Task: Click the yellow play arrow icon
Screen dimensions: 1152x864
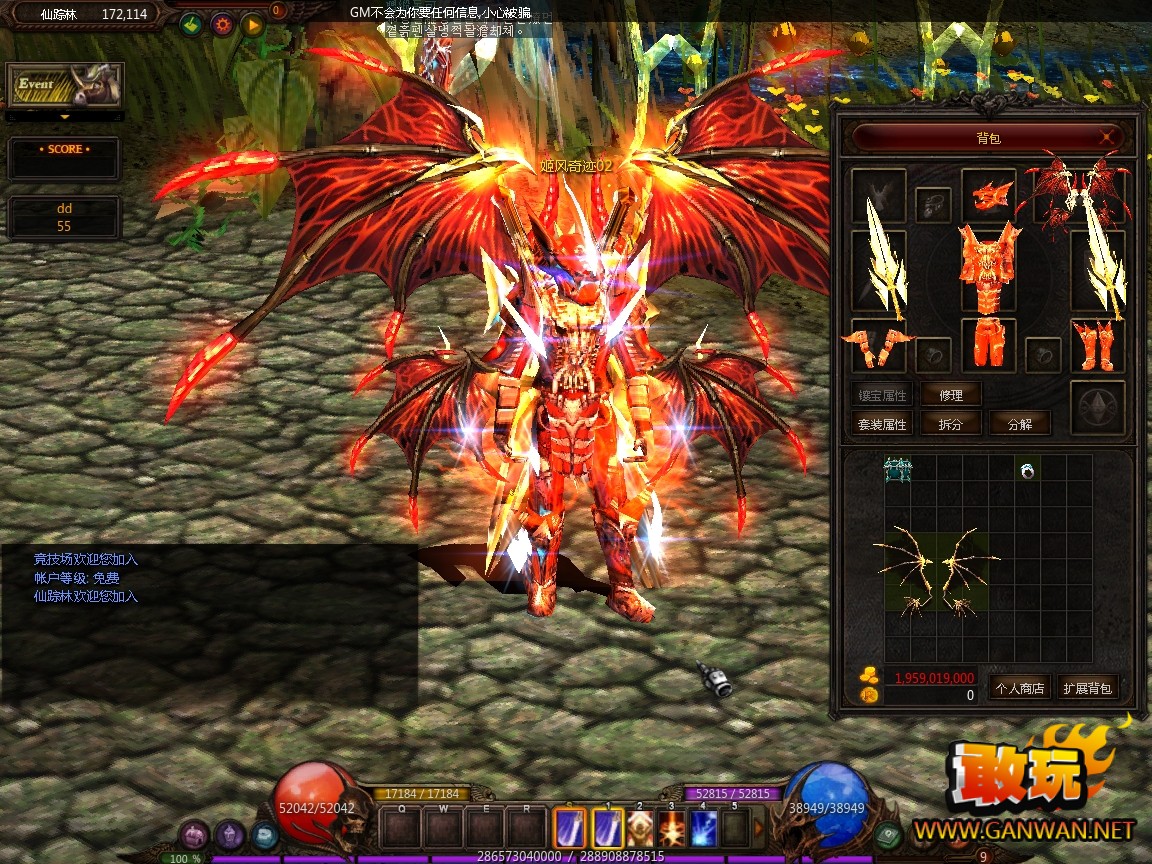Action: coord(252,24)
